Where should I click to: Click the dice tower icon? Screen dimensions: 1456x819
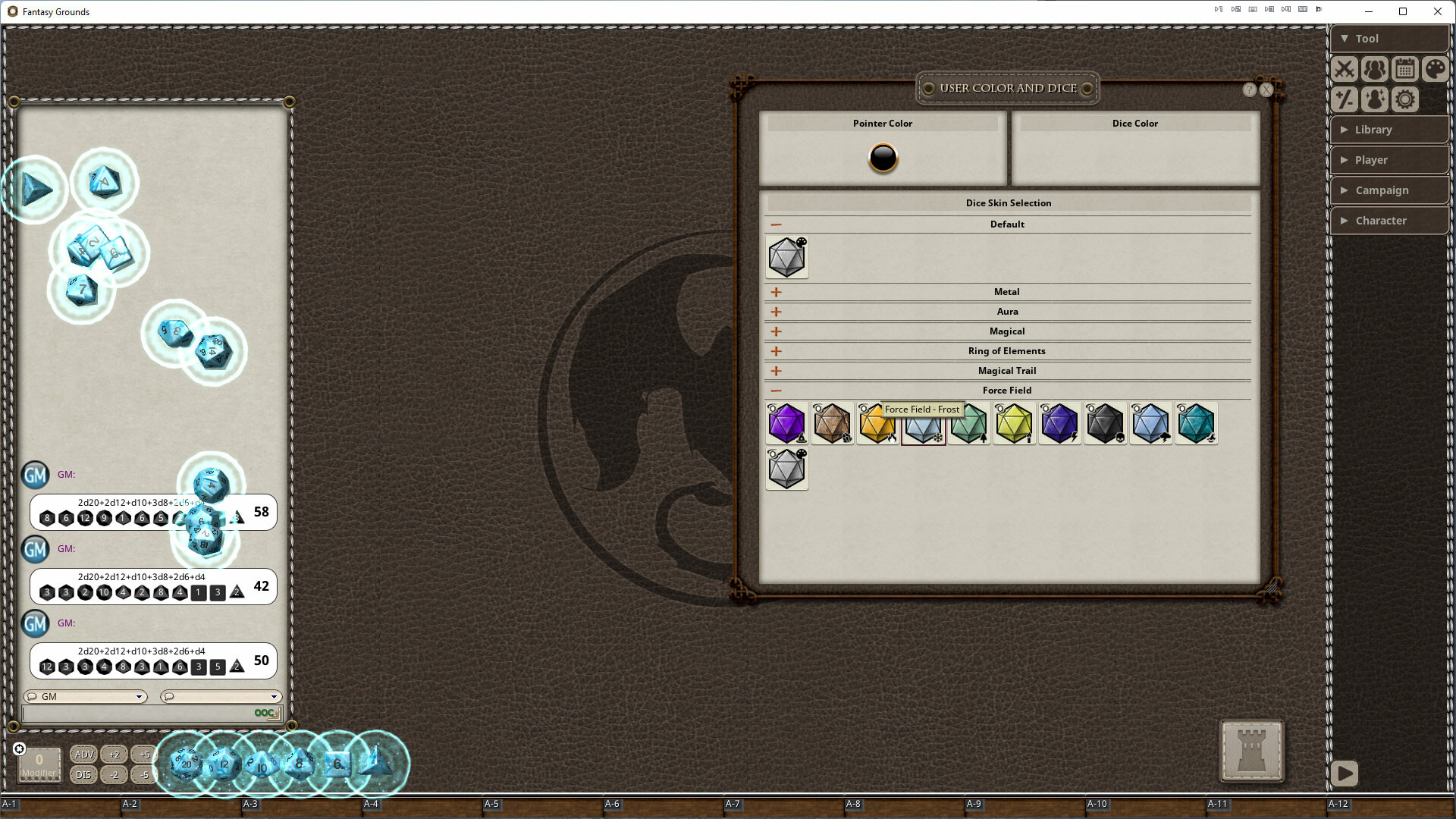1250,752
